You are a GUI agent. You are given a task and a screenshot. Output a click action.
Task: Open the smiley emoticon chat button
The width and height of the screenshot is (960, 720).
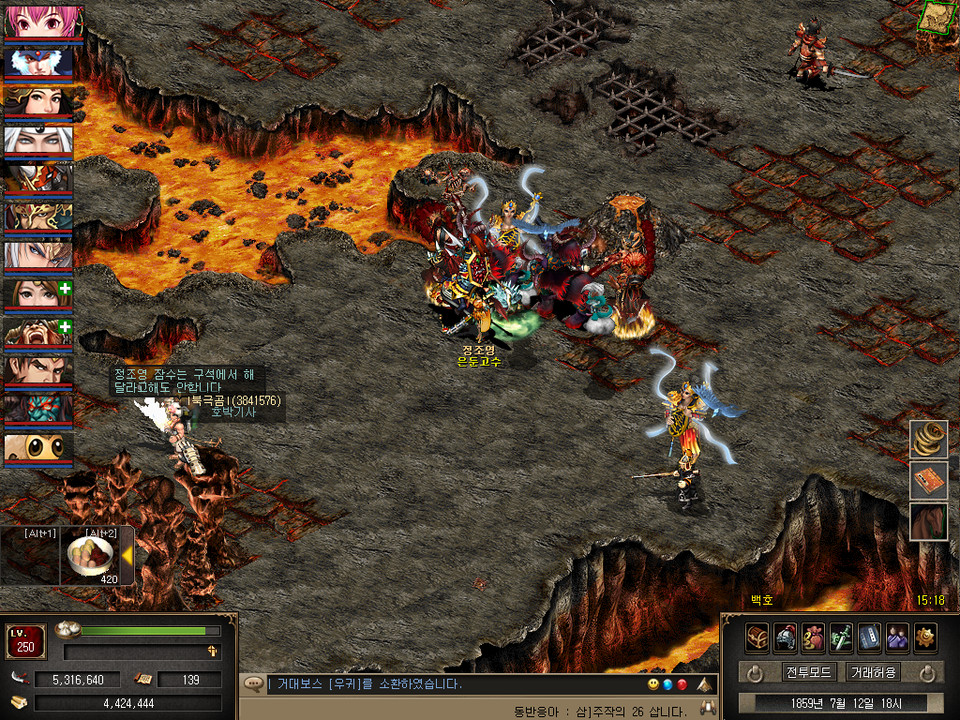pos(654,685)
